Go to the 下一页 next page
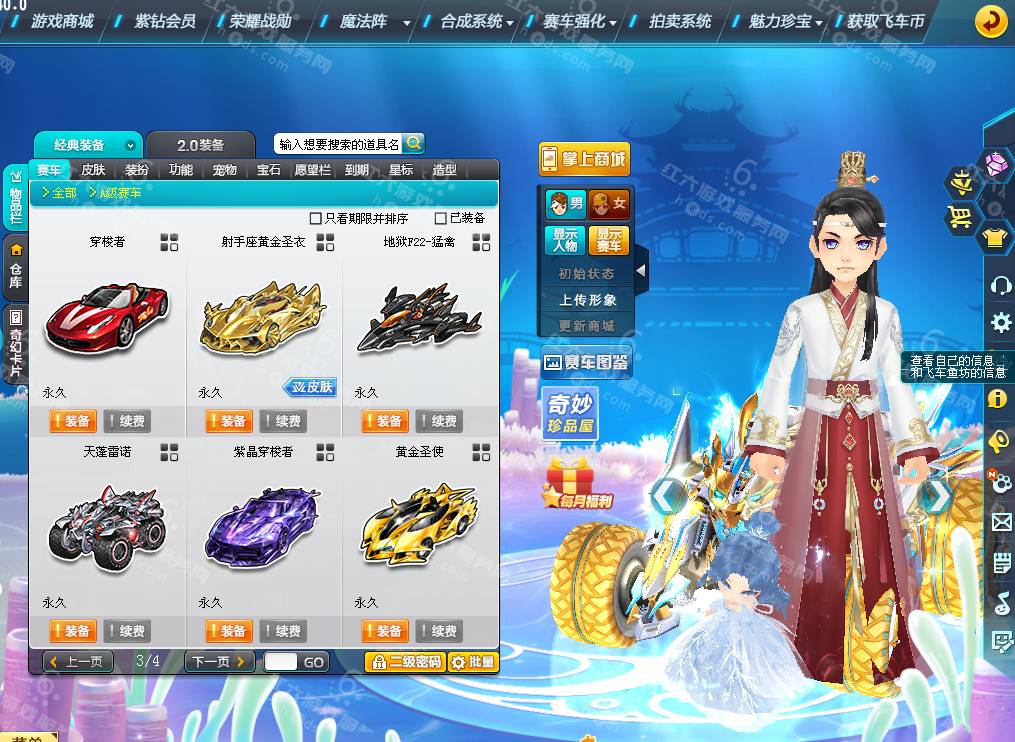1015x742 pixels. 218,662
